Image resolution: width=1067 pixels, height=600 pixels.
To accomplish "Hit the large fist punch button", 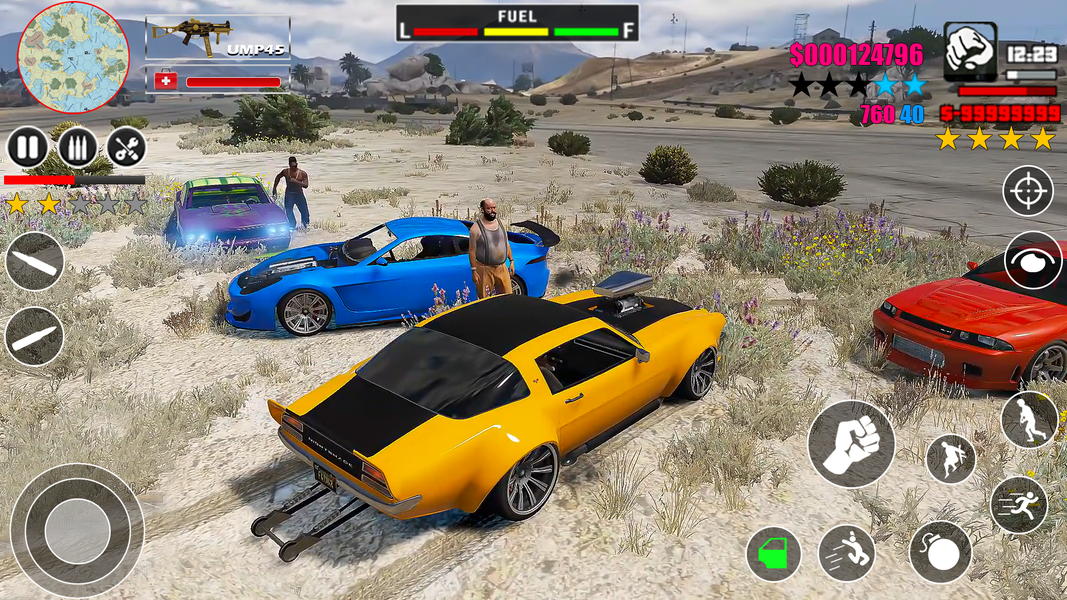I will point(851,444).
